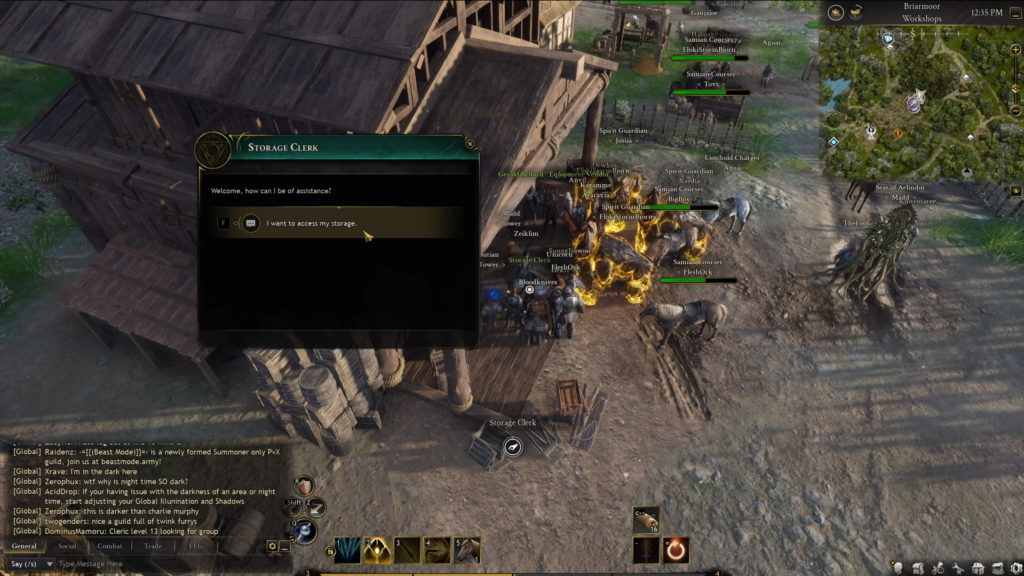Activate the glowing golden ability in slot 2
Screen dimensions: 1024x576
click(x=377, y=550)
